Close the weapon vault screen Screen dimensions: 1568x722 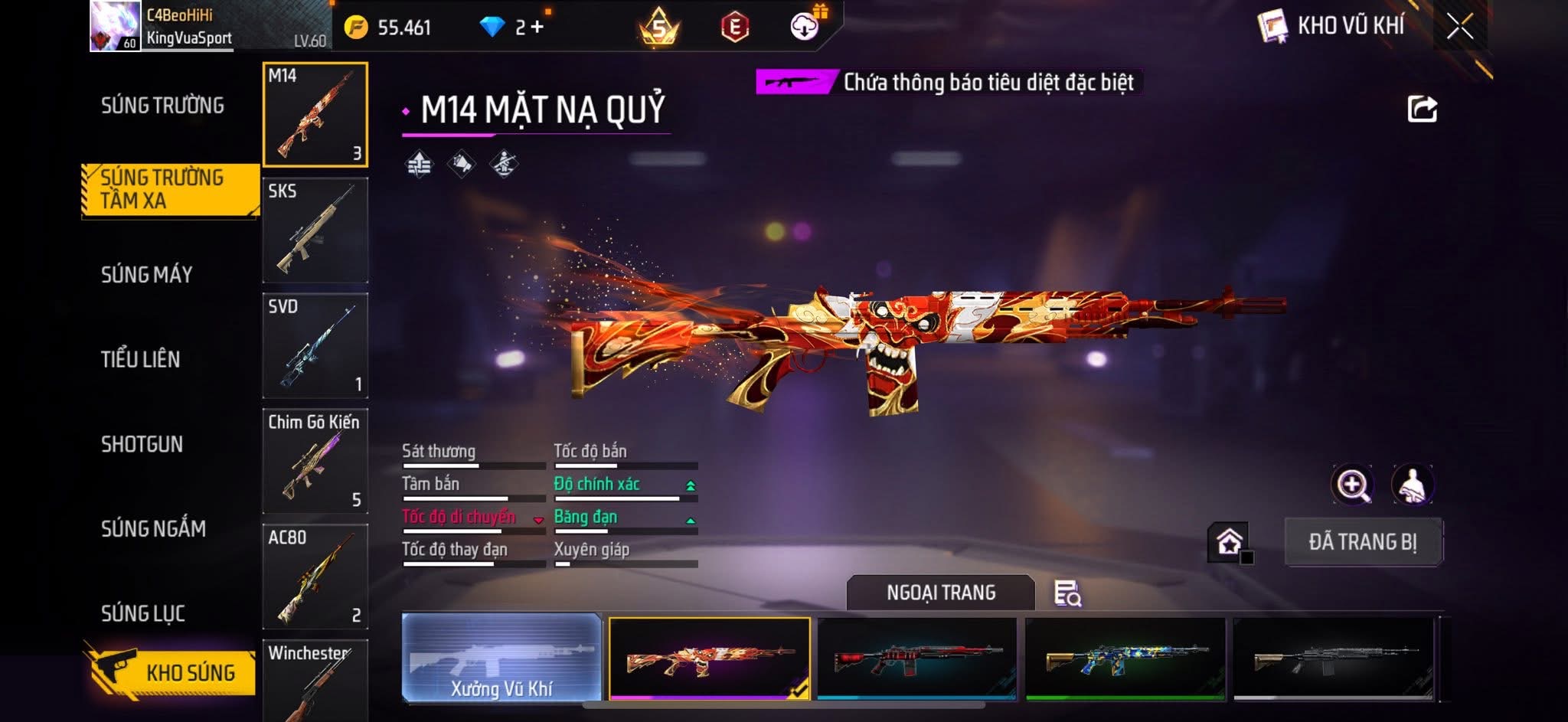pyautogui.click(x=1459, y=27)
